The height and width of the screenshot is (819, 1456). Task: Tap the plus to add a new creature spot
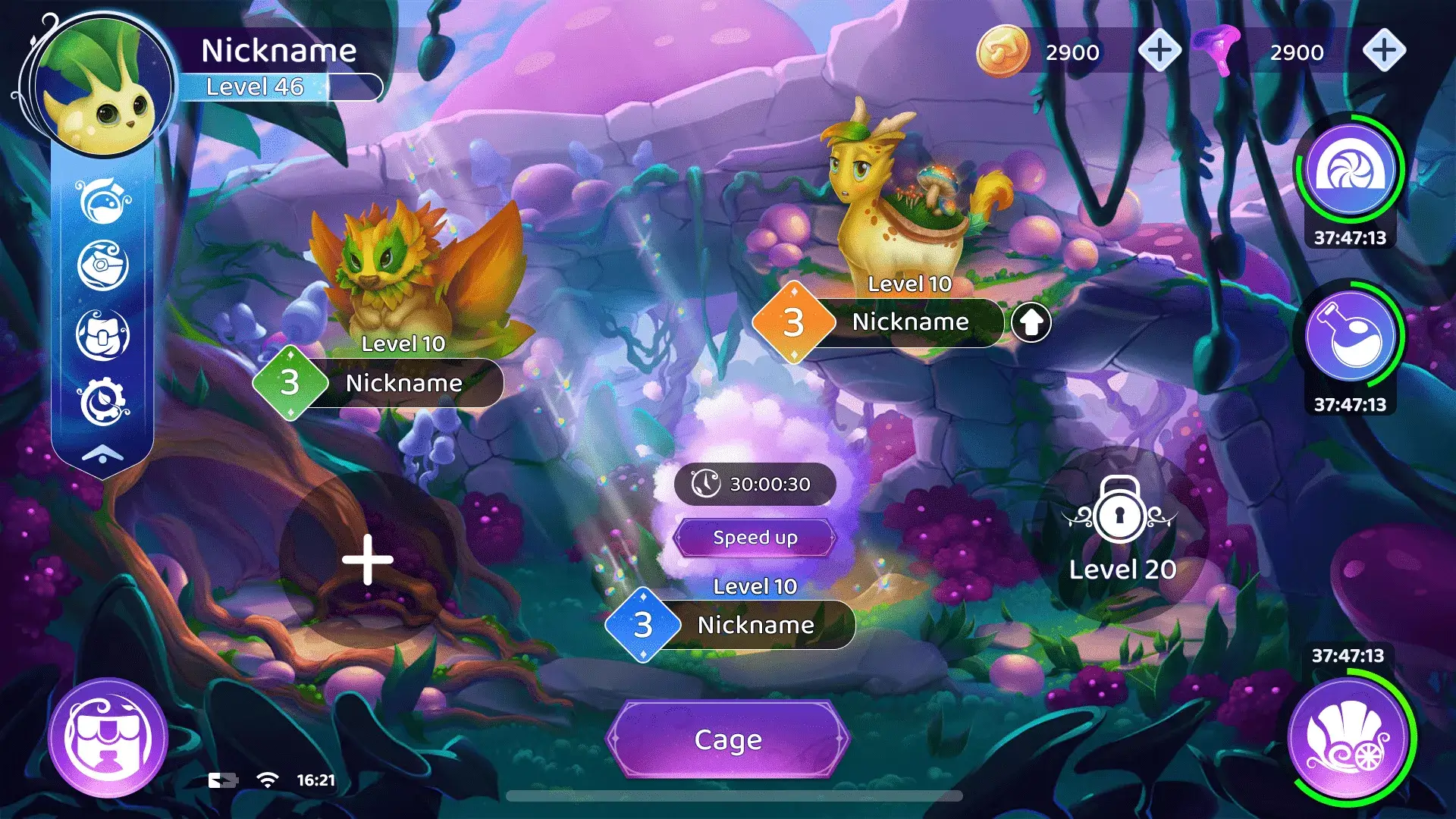[366, 559]
